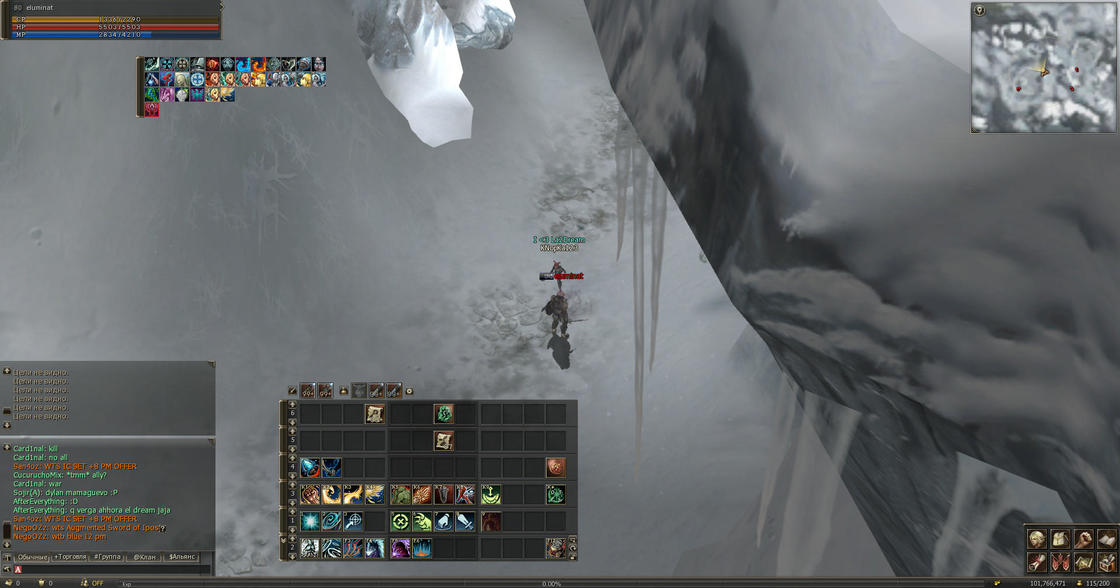Image resolution: width=1120 pixels, height=588 pixels.
Task: Click the location pin button on minimap
Action: point(980,11)
